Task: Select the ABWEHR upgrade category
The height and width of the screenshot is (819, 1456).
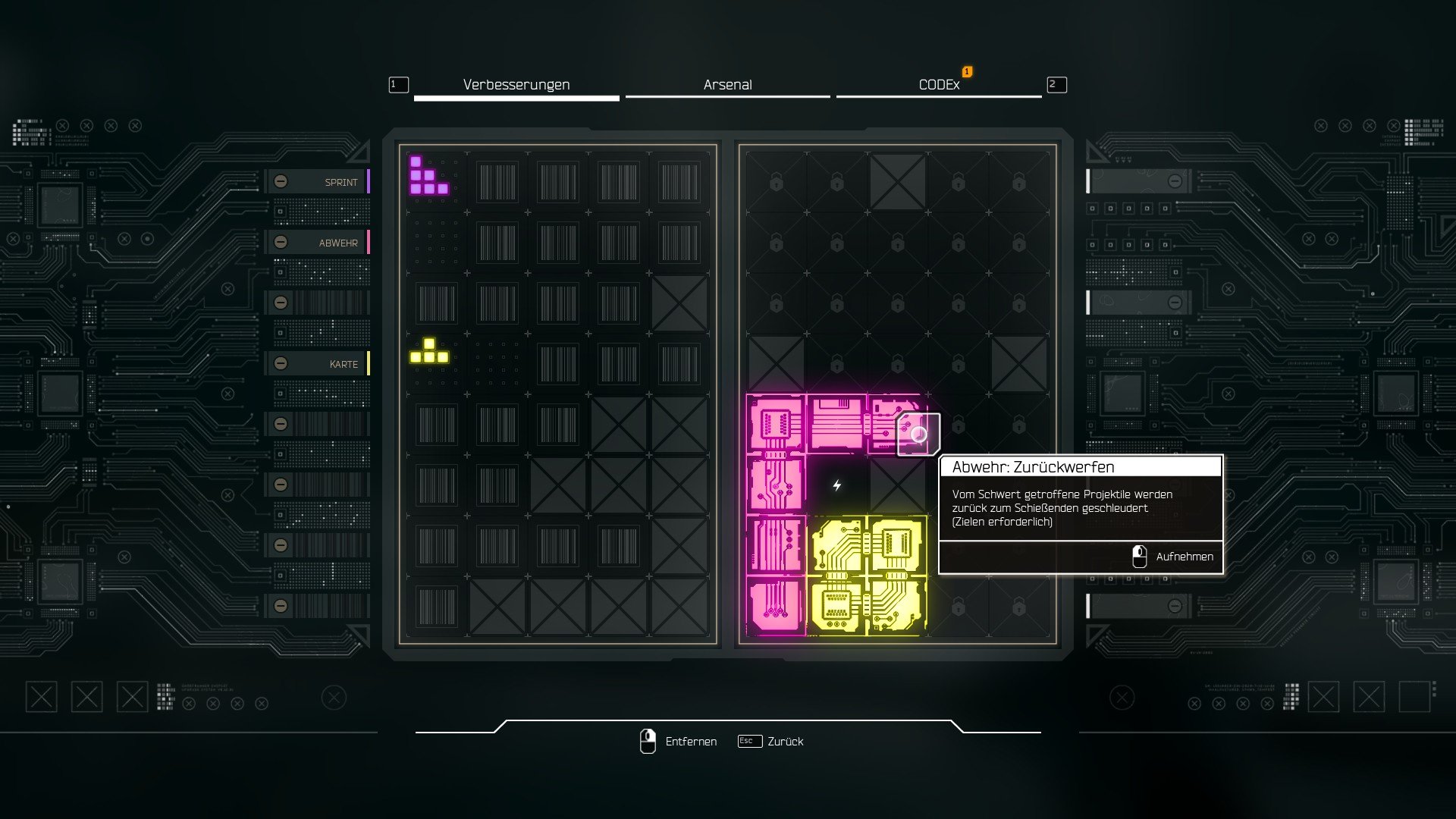Action: pos(318,243)
